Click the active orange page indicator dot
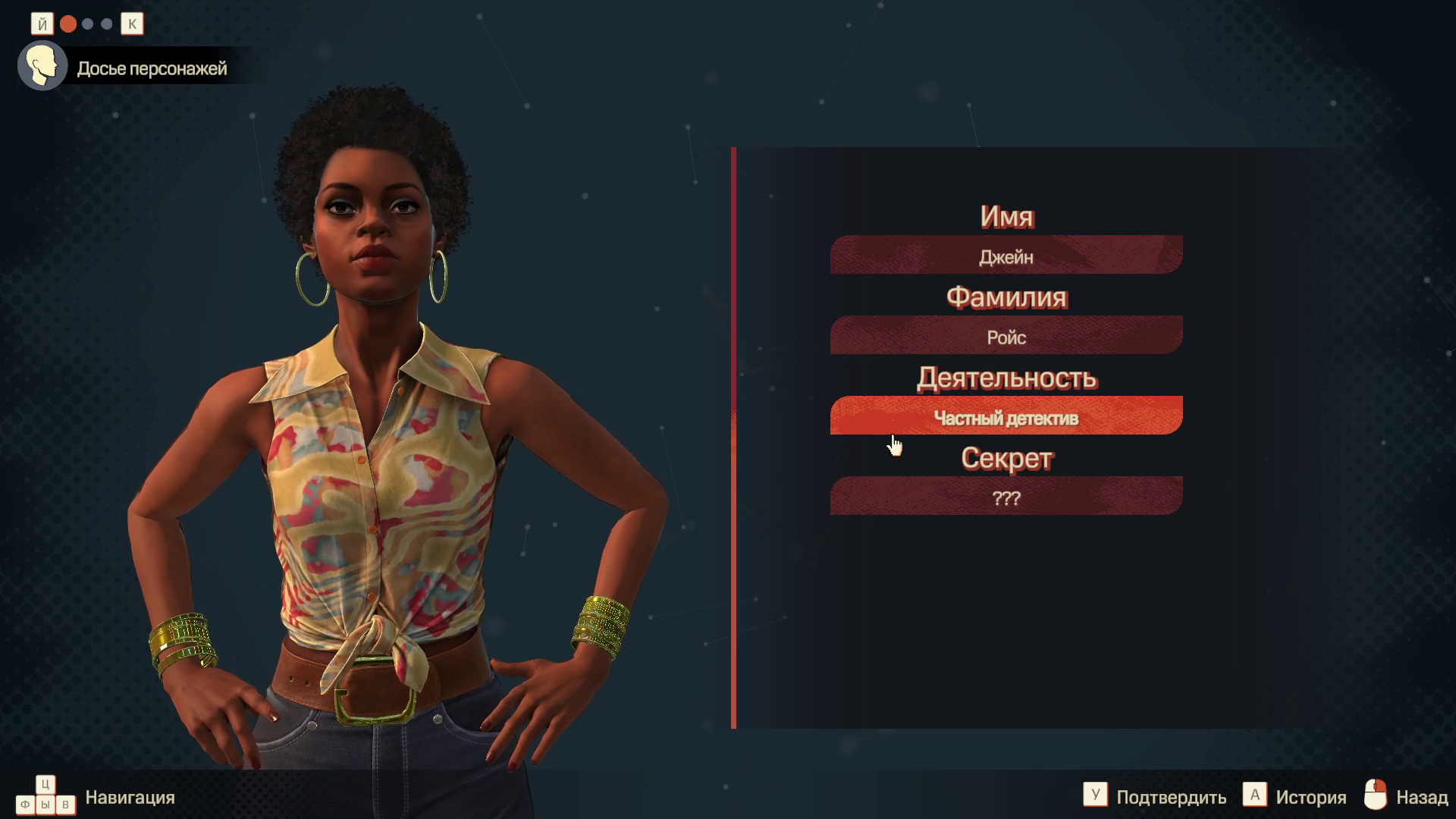 pyautogui.click(x=68, y=24)
